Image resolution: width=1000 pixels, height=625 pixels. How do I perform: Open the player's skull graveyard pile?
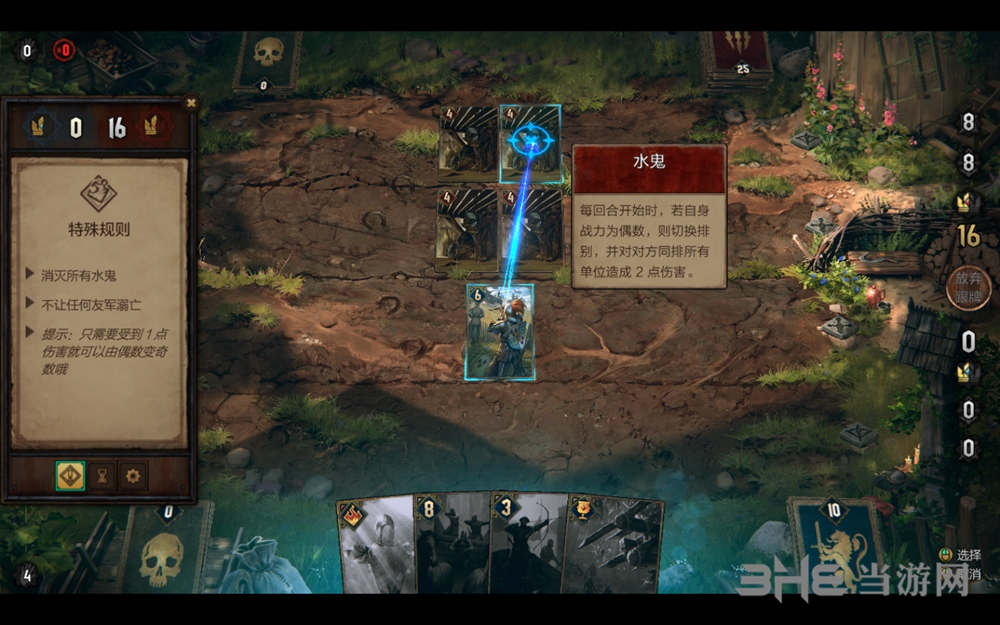point(165,550)
